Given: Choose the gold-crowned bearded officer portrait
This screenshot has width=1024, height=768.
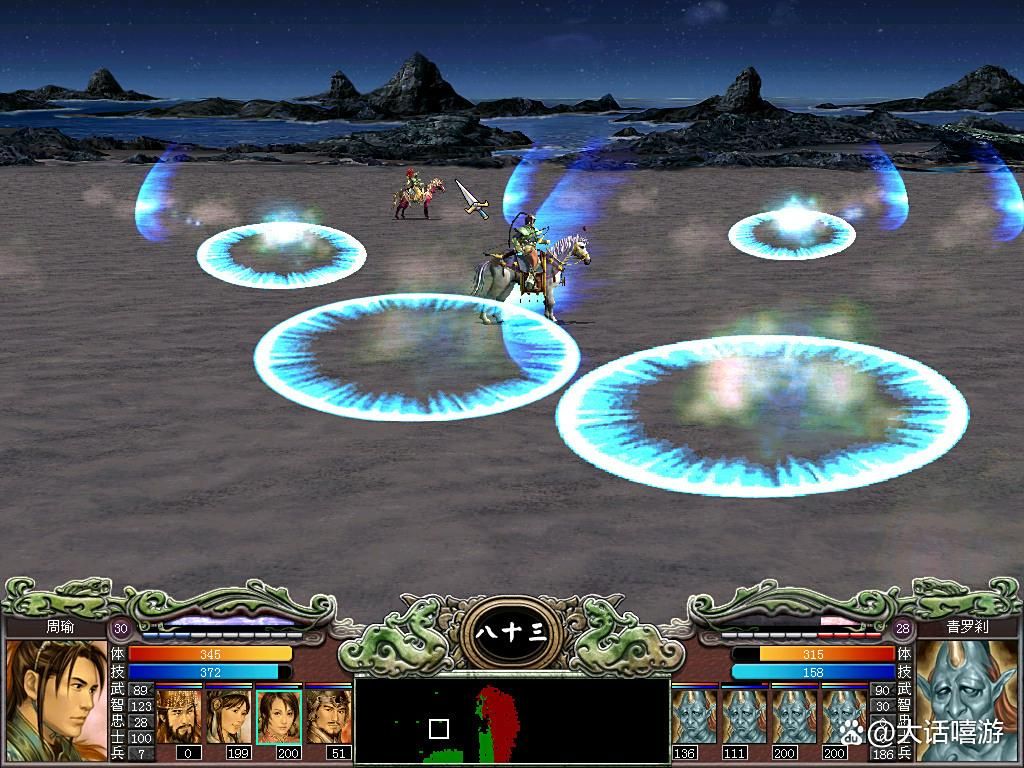Looking at the screenshot, I should click(179, 715).
